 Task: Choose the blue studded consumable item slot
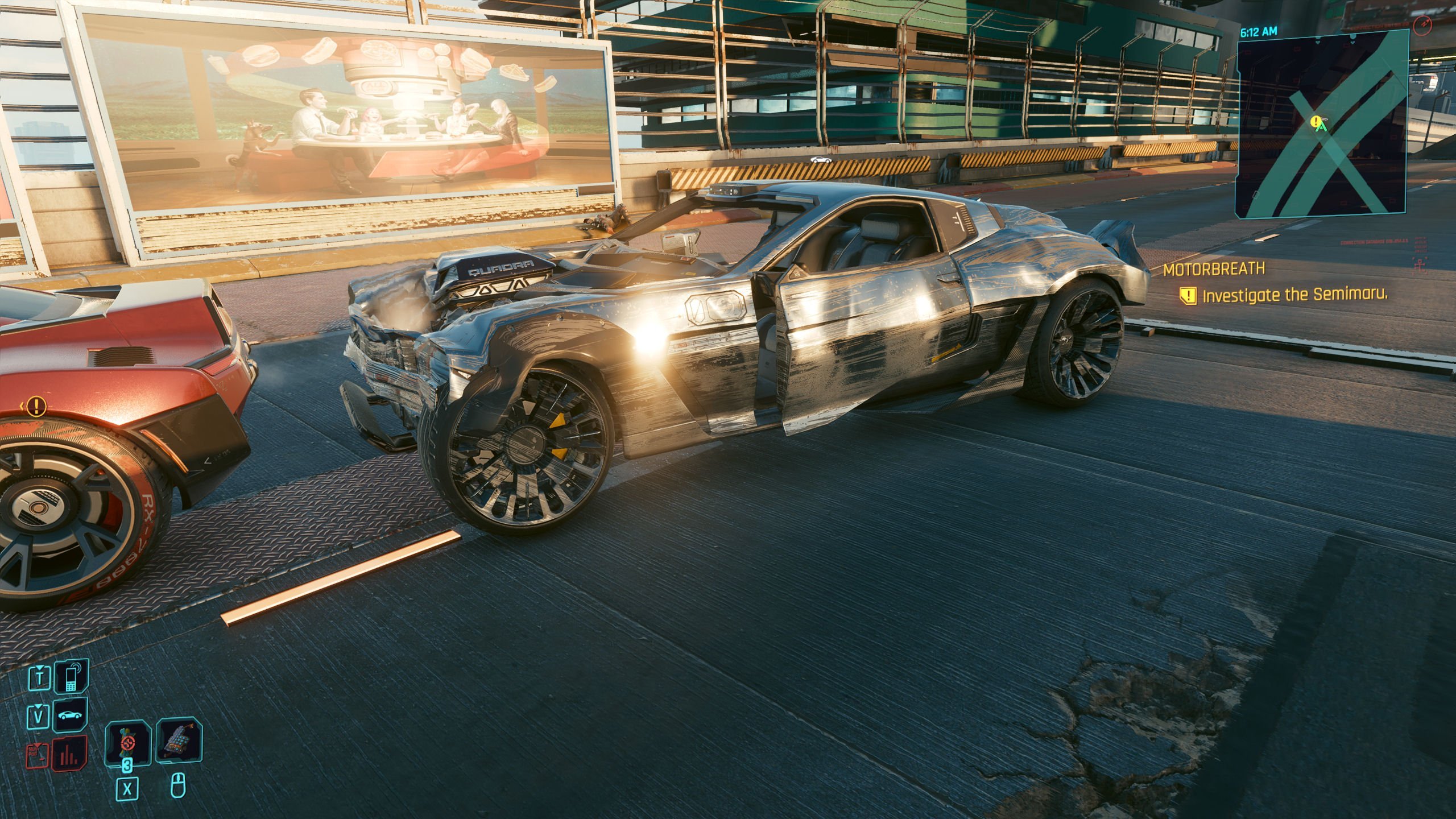(179, 742)
